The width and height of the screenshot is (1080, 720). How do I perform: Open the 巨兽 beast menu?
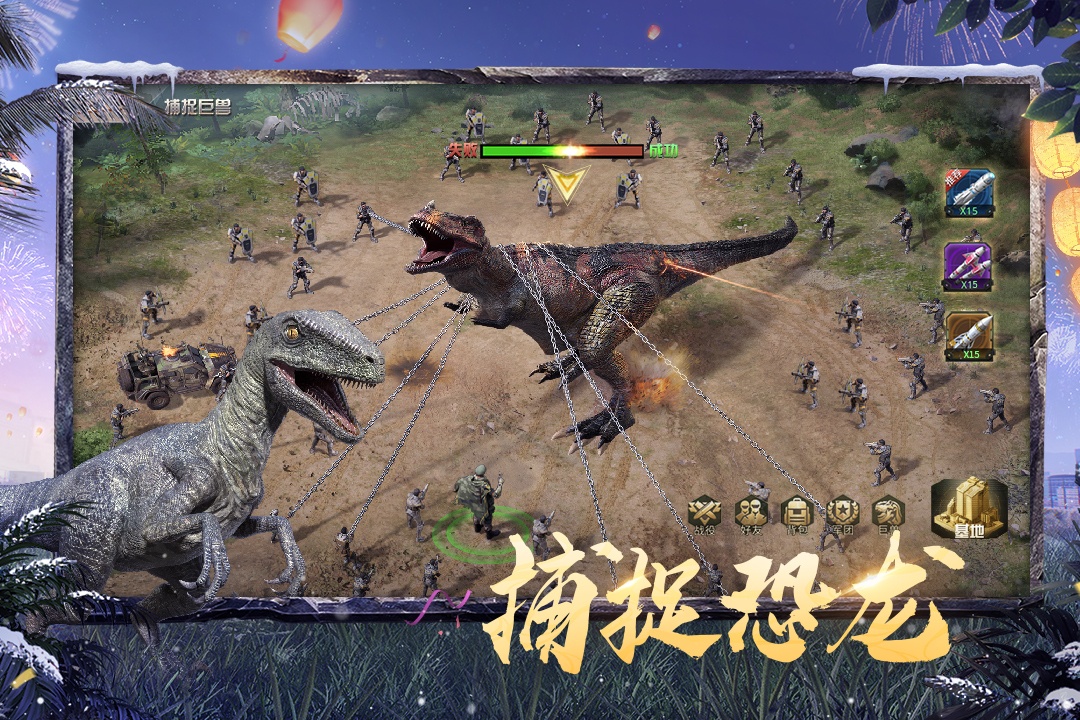tap(887, 513)
